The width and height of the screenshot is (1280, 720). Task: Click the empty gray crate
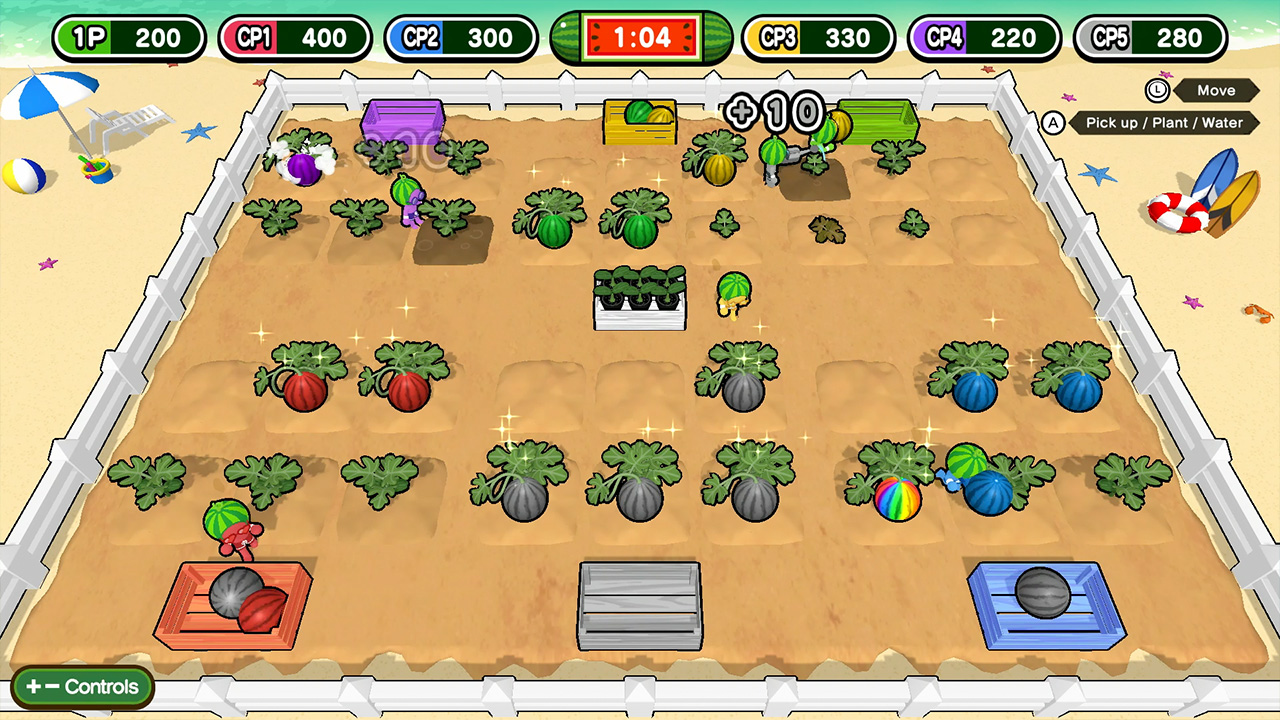tap(640, 605)
